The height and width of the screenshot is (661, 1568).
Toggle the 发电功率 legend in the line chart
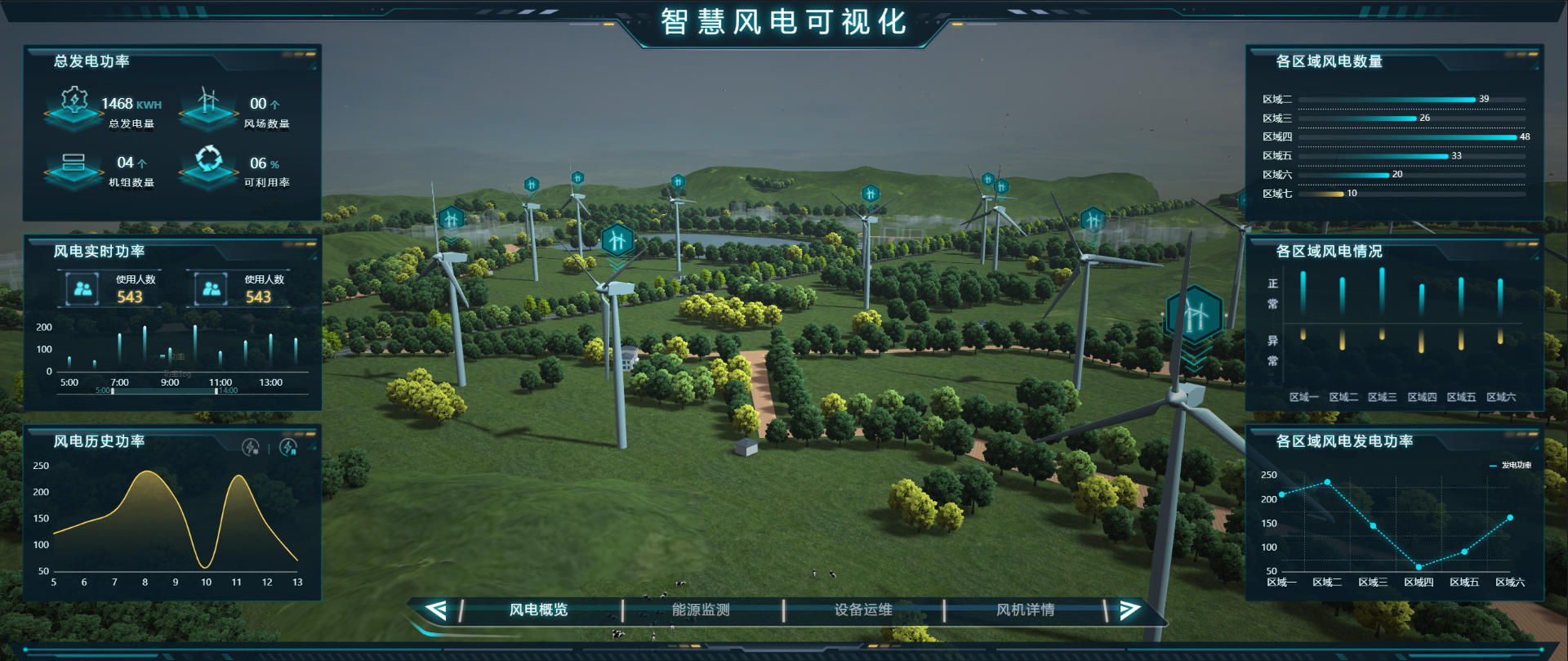[1512, 464]
